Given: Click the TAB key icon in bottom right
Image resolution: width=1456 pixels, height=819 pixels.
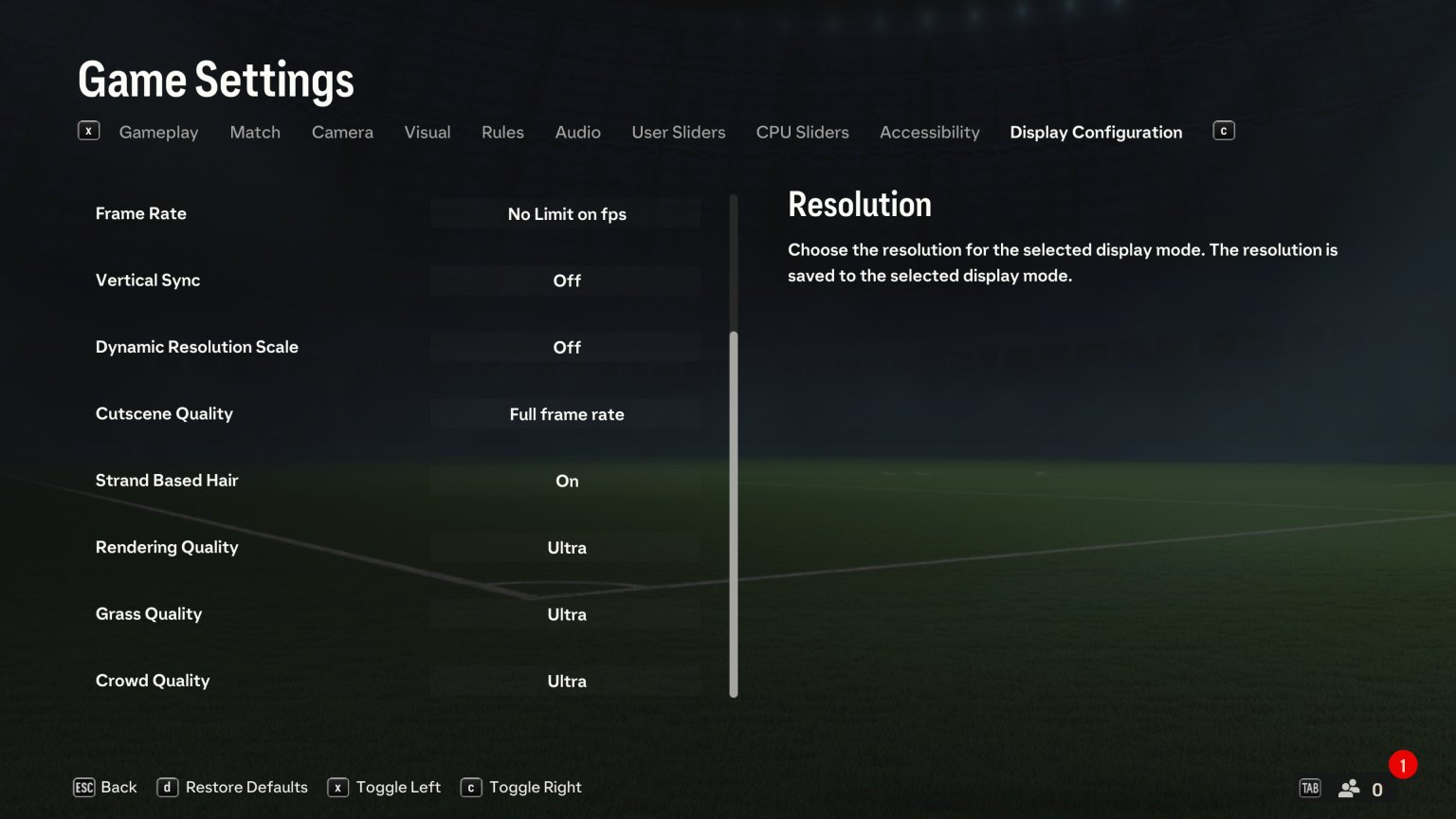Looking at the screenshot, I should tap(1310, 787).
